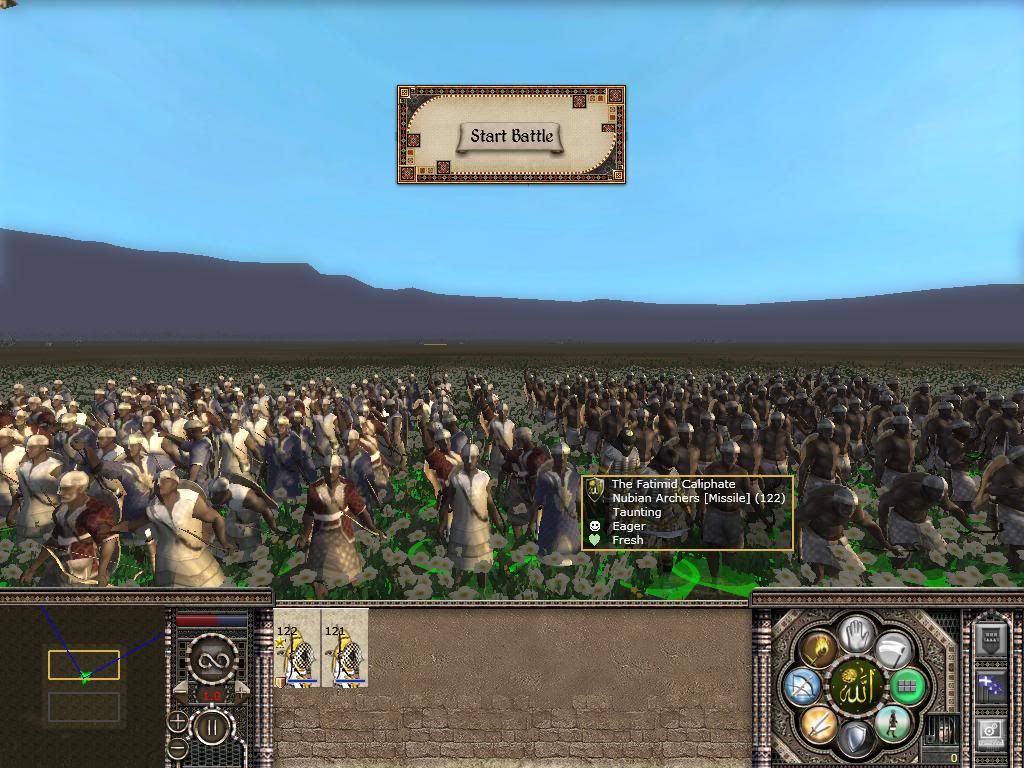Open the gears options button

point(991,732)
